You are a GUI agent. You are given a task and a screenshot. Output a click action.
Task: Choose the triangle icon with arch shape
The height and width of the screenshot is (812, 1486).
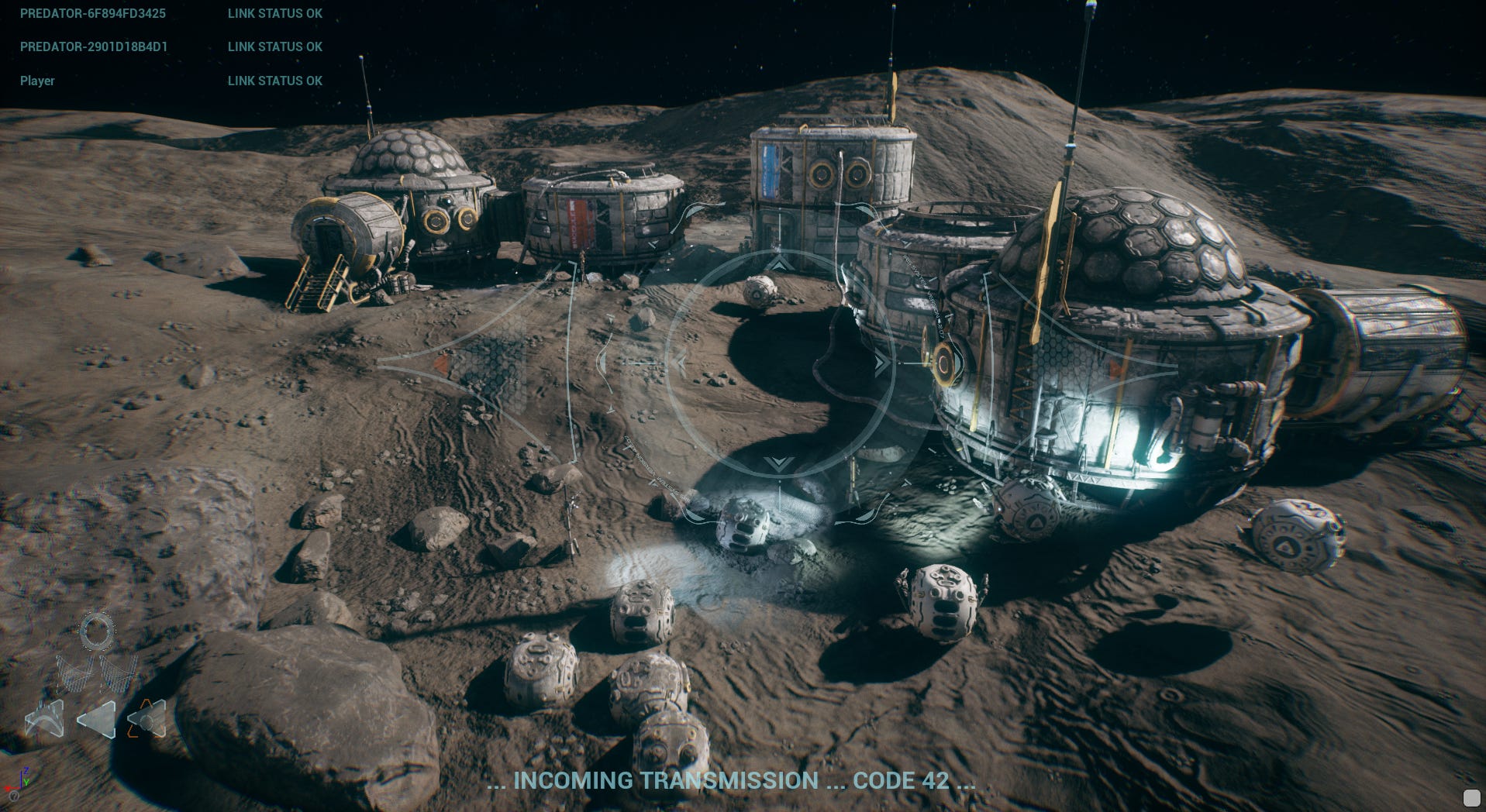point(44,720)
